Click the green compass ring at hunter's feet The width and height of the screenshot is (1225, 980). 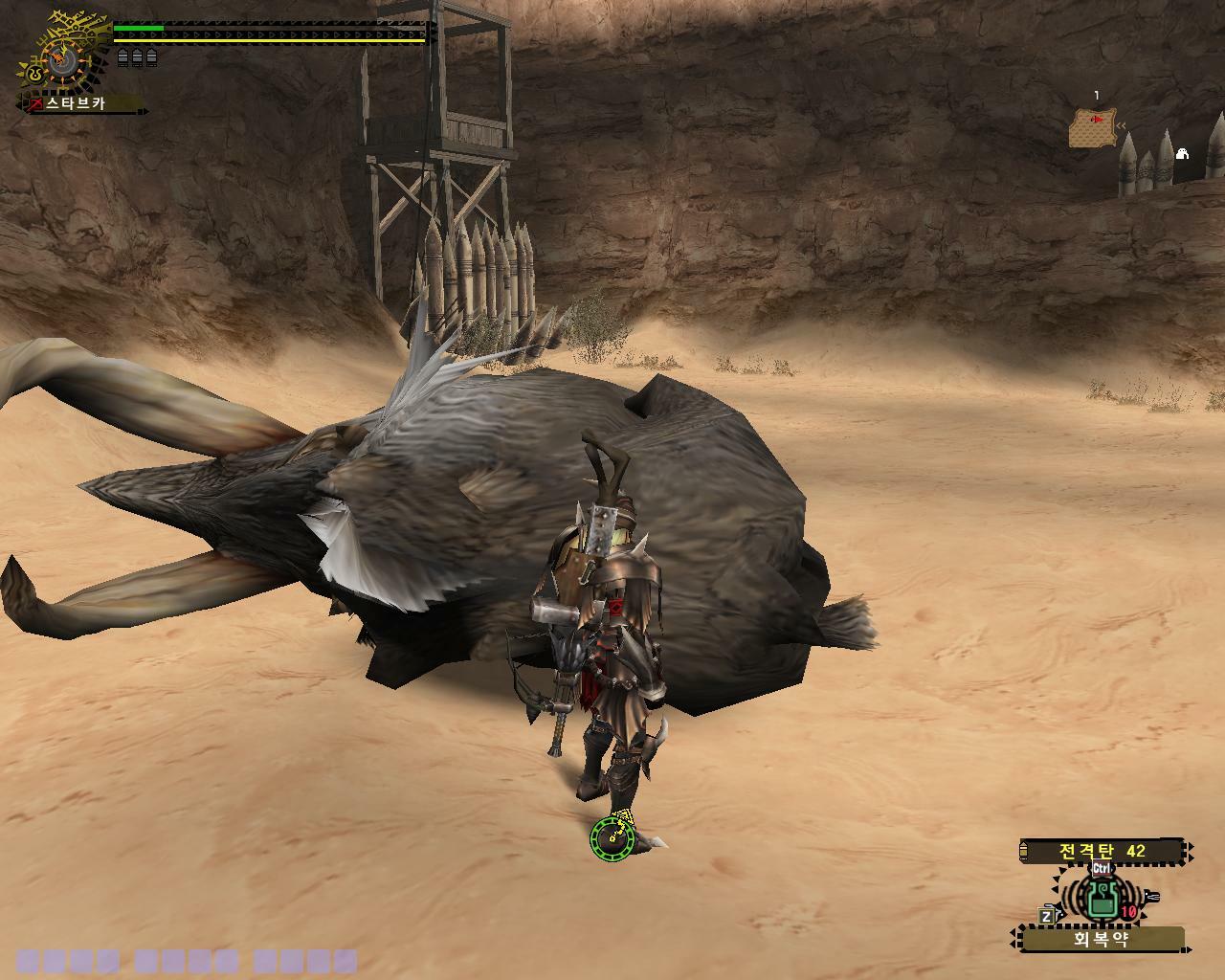612,838
